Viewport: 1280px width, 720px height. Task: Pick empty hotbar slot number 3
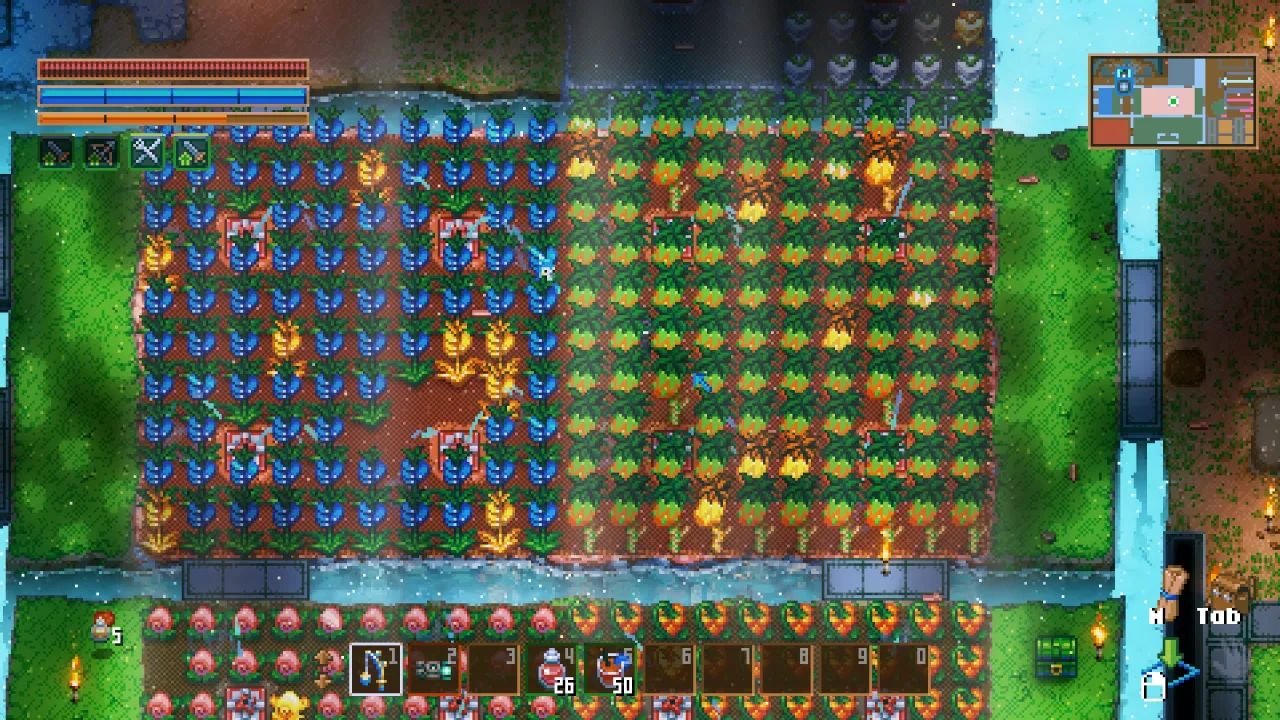(494, 670)
